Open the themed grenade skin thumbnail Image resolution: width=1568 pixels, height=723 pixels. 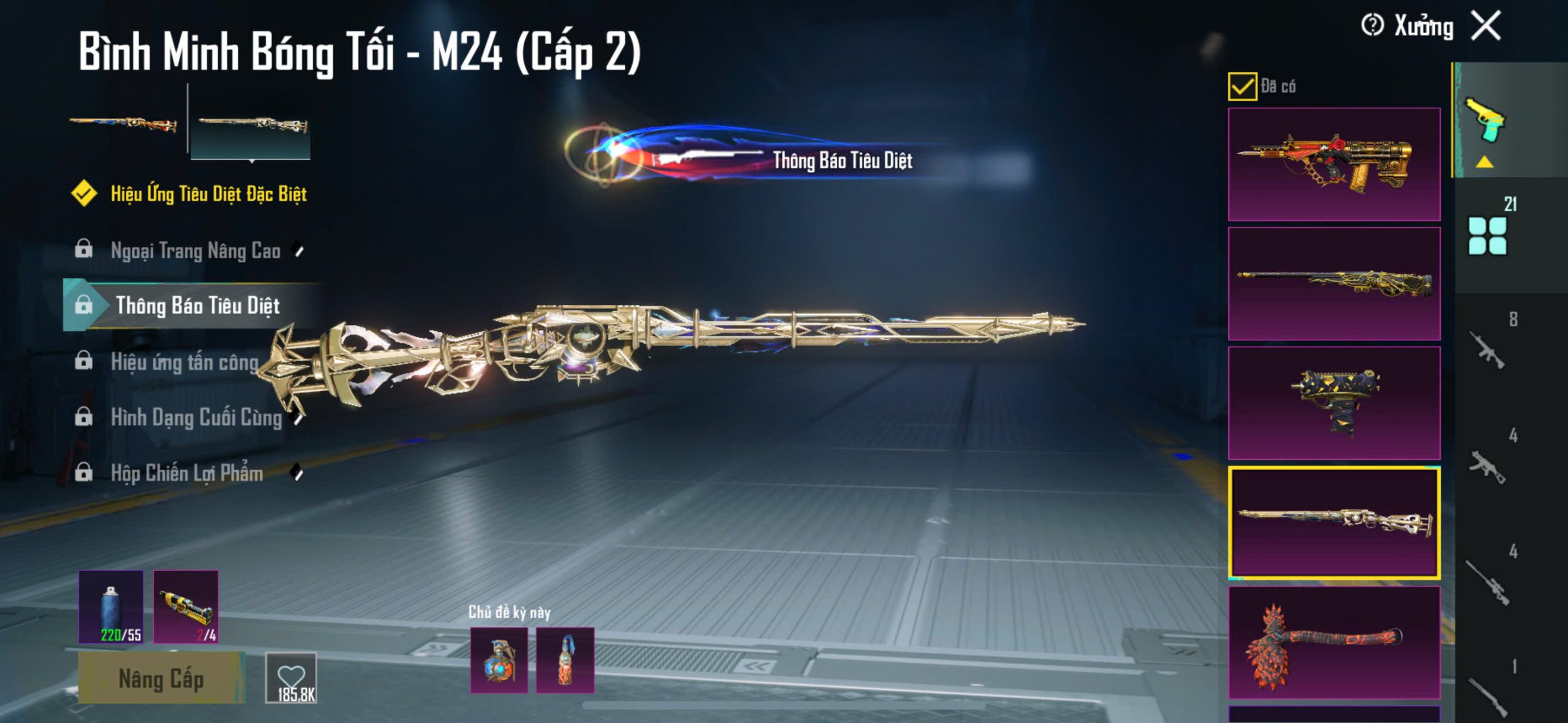point(499,660)
